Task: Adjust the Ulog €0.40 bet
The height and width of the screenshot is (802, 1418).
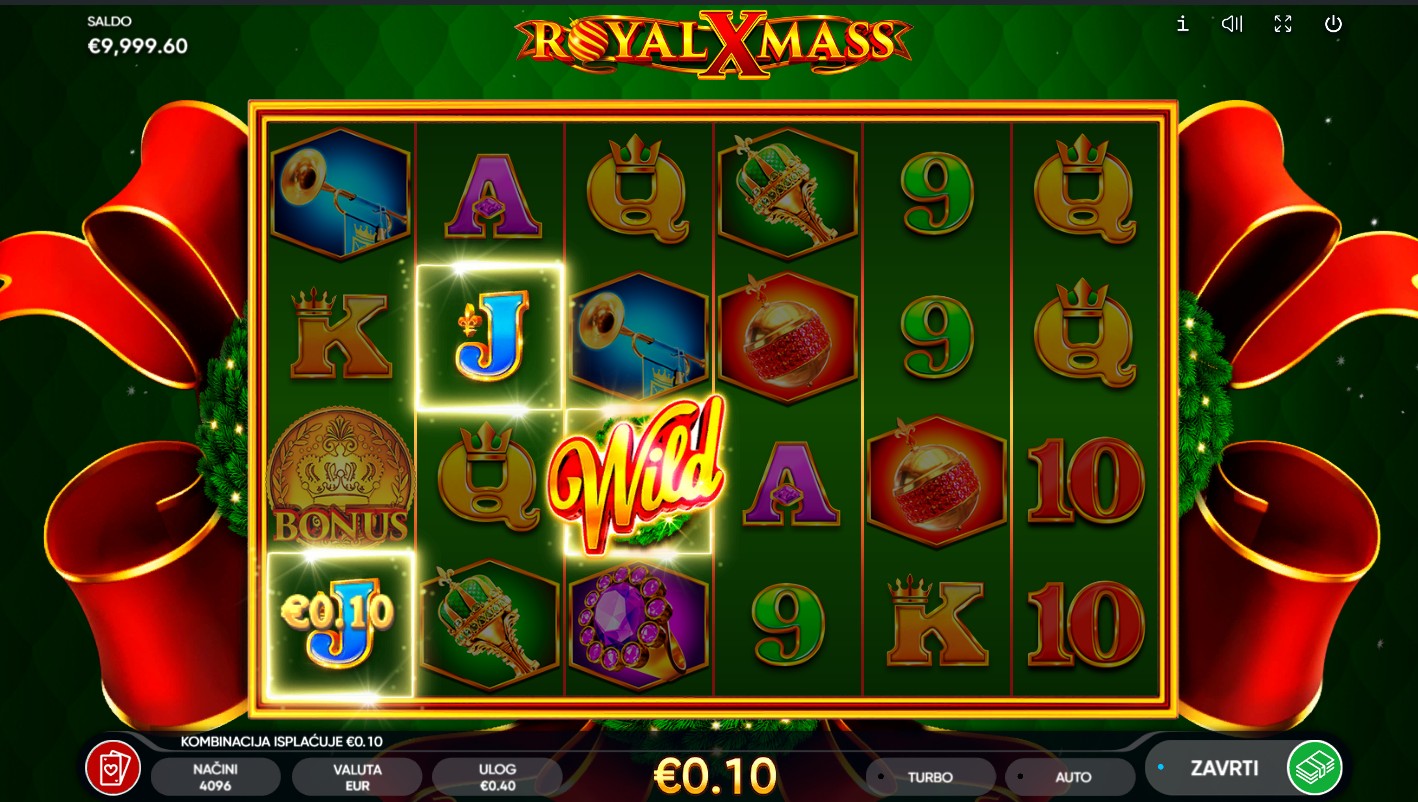Action: (497, 777)
